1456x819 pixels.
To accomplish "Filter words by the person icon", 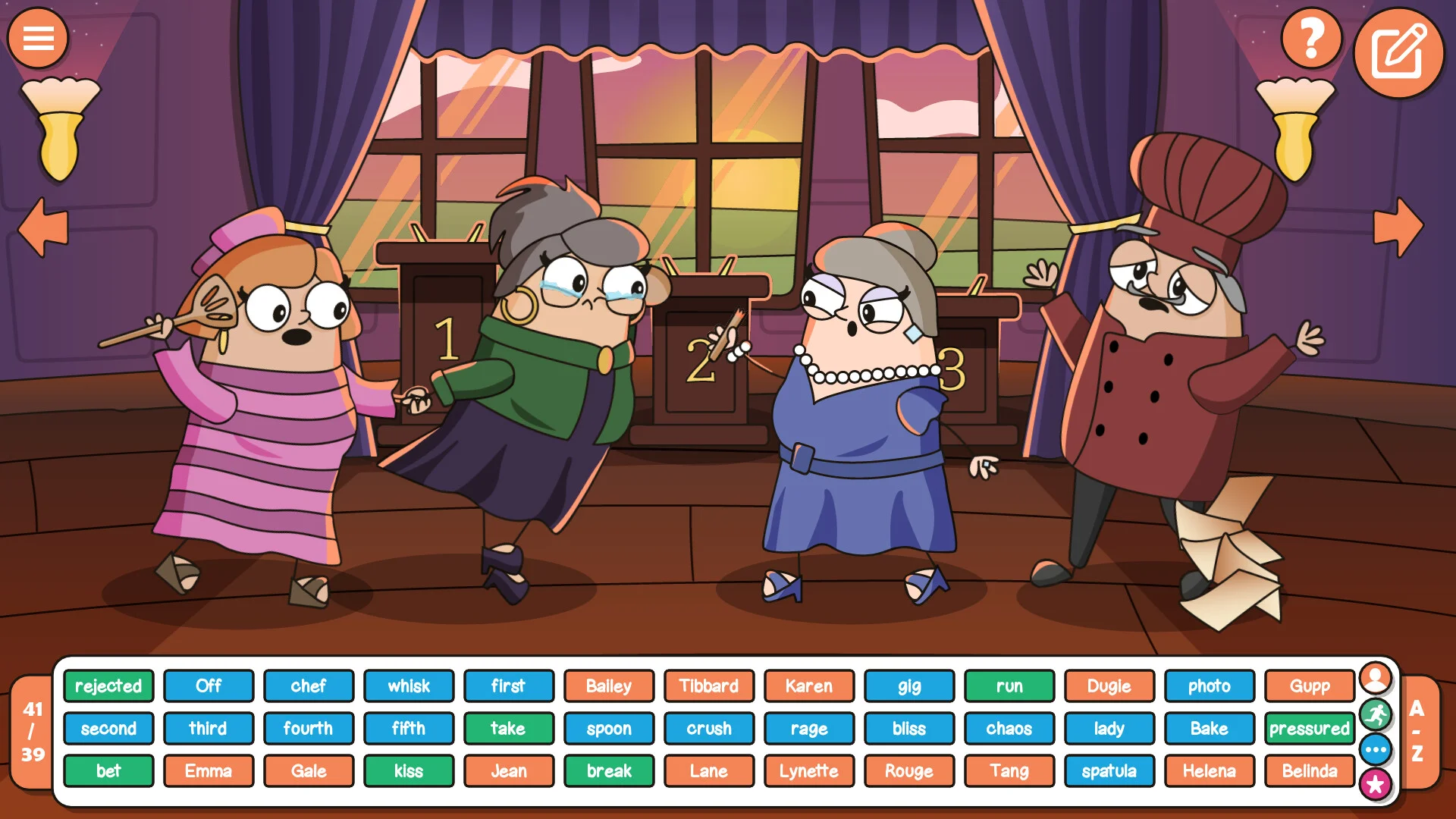I will click(x=1375, y=677).
